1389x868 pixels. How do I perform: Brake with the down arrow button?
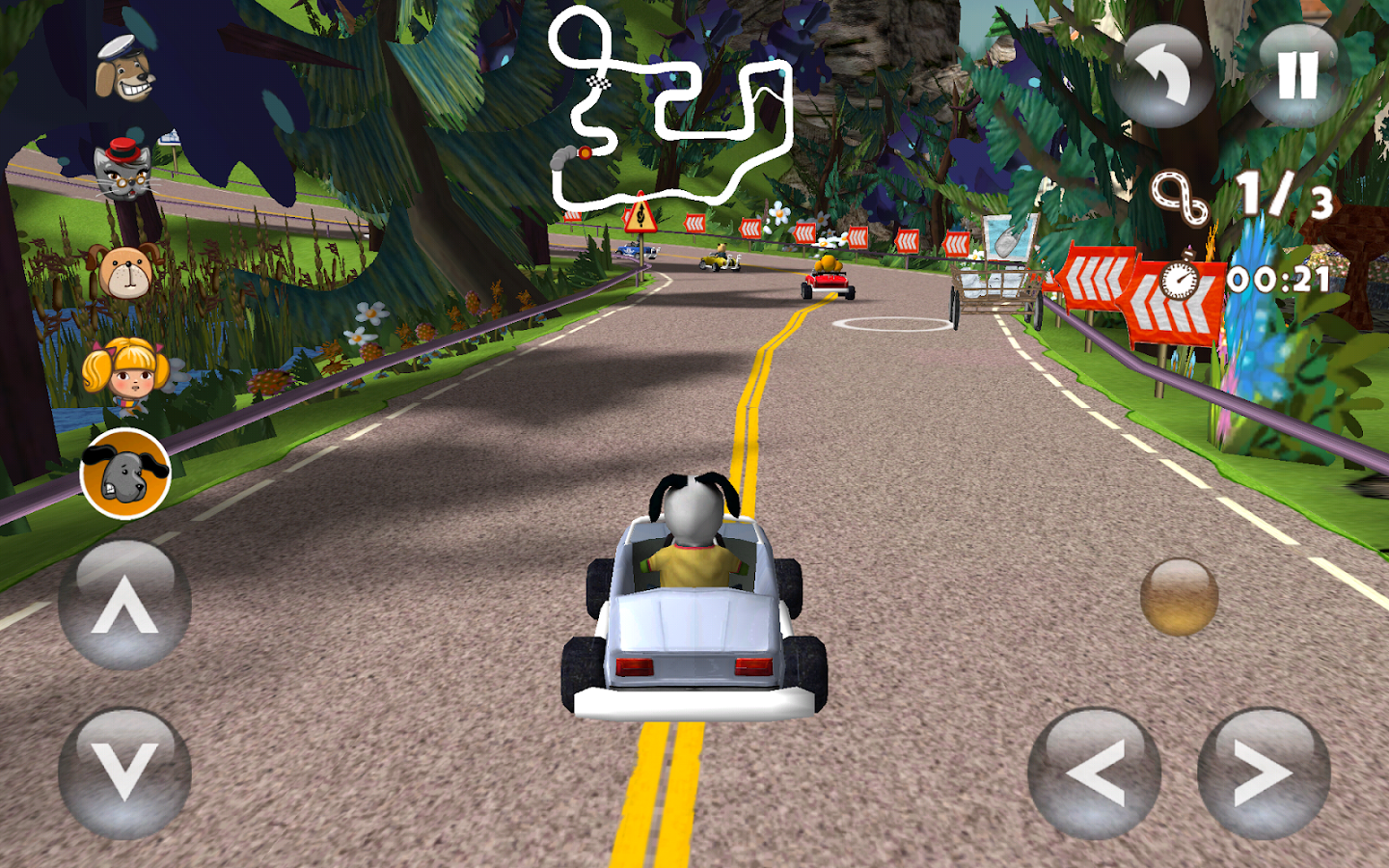tap(124, 773)
